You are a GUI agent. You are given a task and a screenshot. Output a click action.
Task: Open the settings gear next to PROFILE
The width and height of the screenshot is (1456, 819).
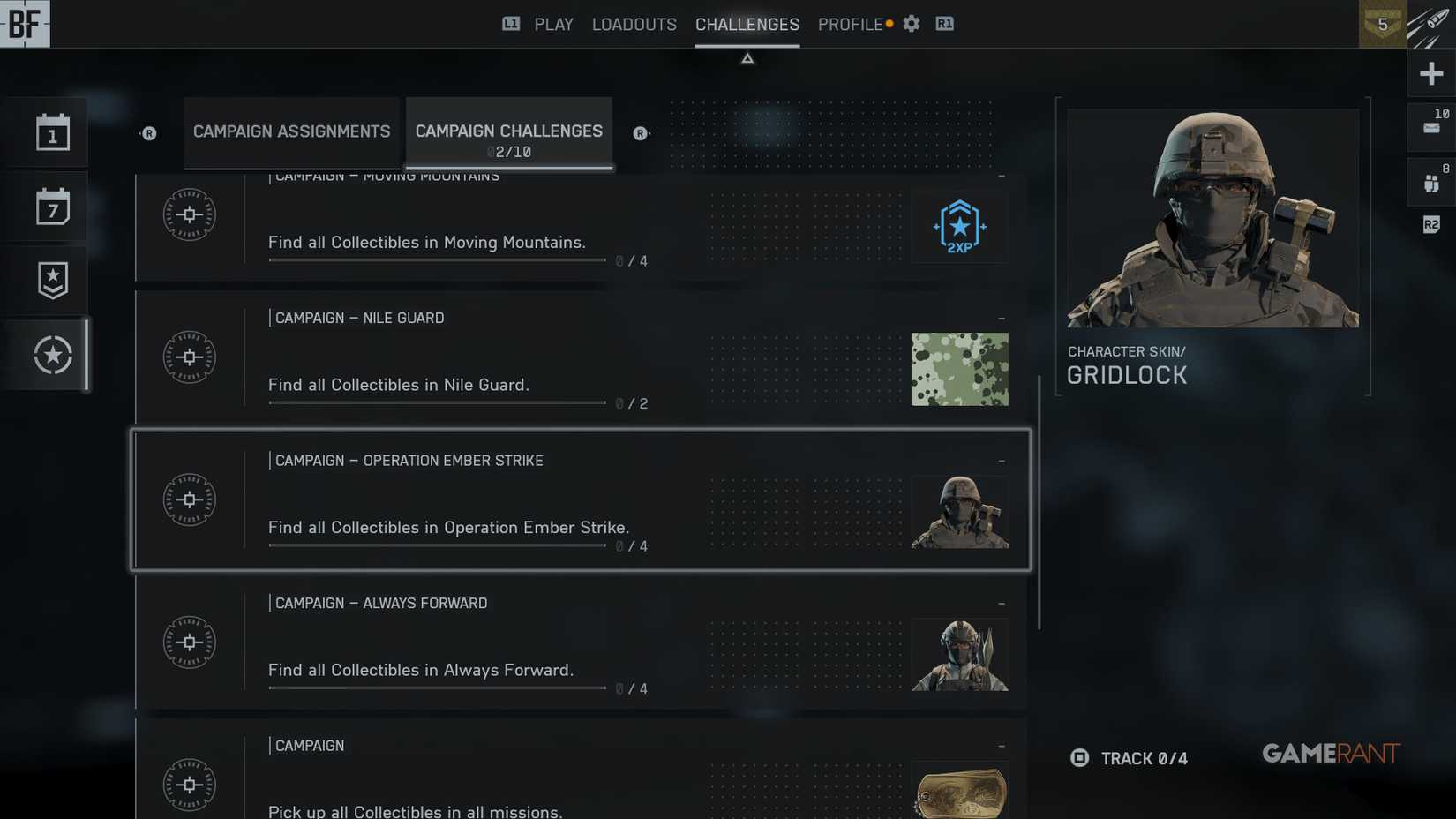(x=911, y=24)
